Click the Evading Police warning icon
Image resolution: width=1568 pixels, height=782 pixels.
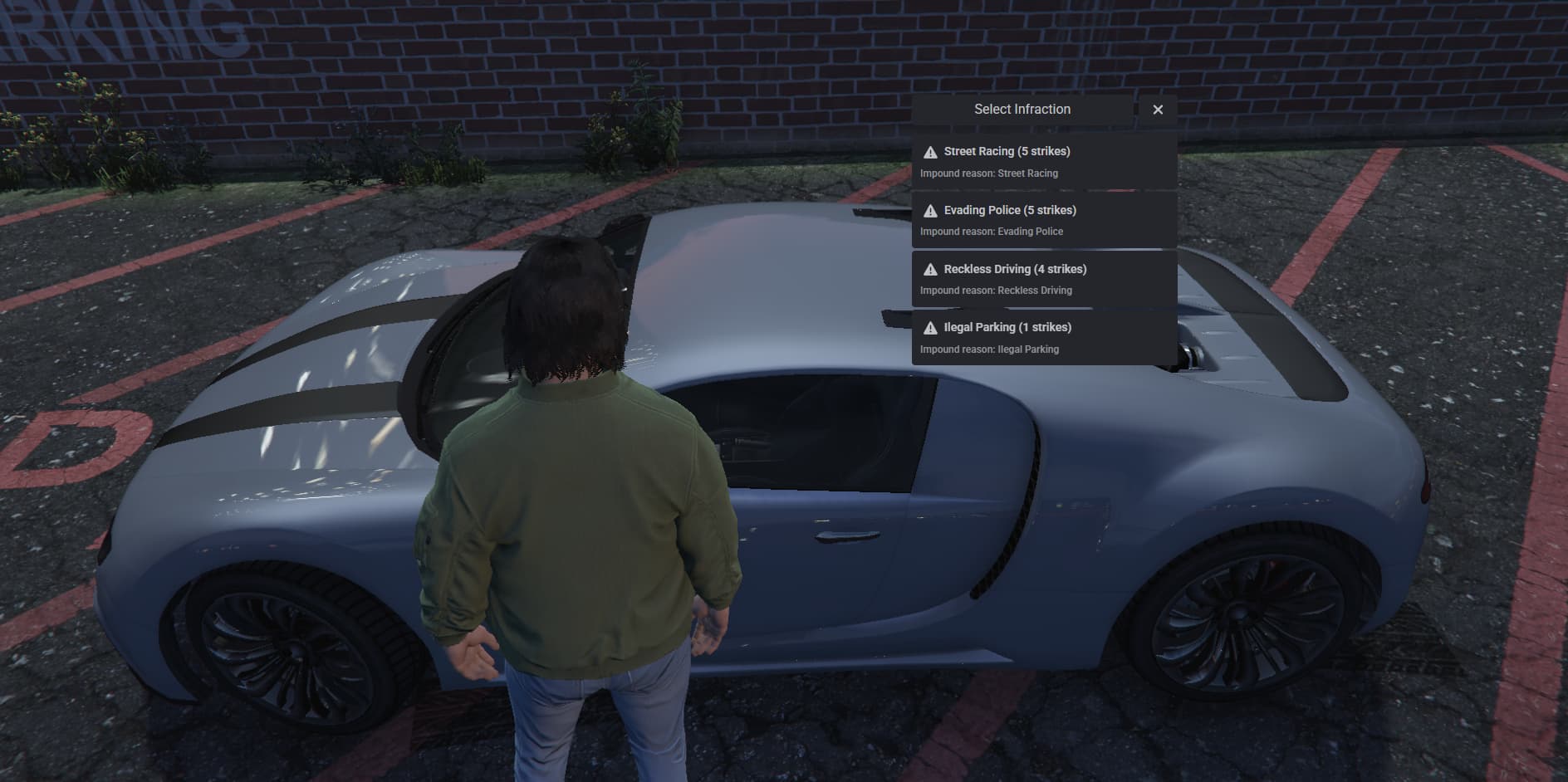930,210
